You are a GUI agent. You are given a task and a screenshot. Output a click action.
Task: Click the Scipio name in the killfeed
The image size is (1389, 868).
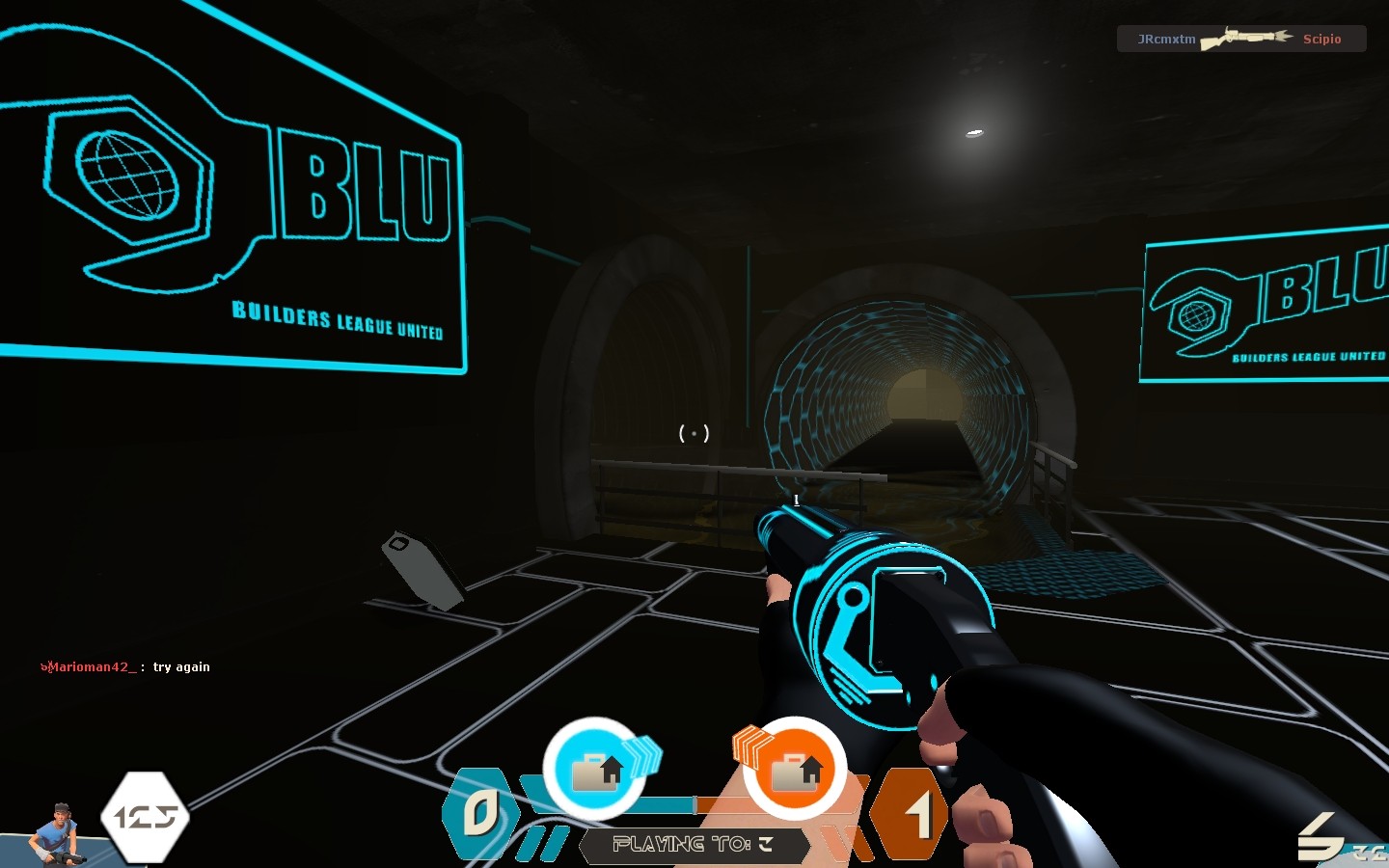pyautogui.click(x=1321, y=40)
